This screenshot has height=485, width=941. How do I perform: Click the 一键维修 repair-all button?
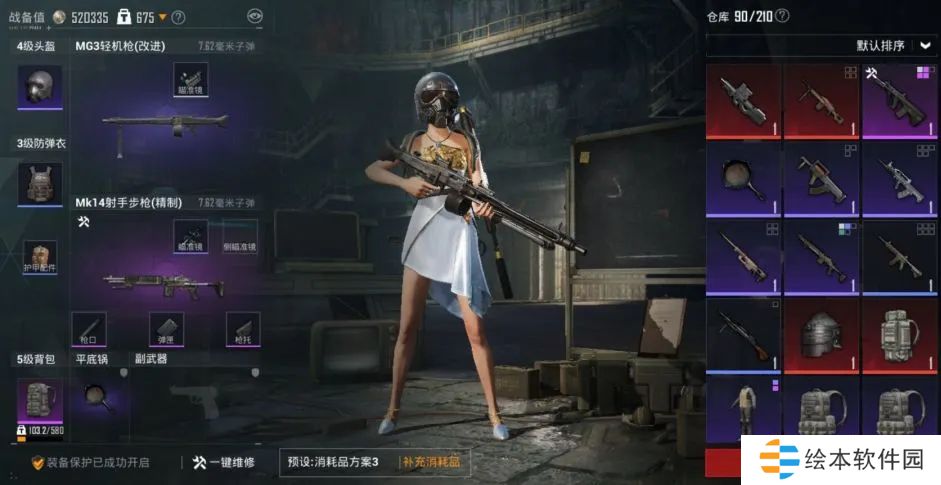(224, 462)
